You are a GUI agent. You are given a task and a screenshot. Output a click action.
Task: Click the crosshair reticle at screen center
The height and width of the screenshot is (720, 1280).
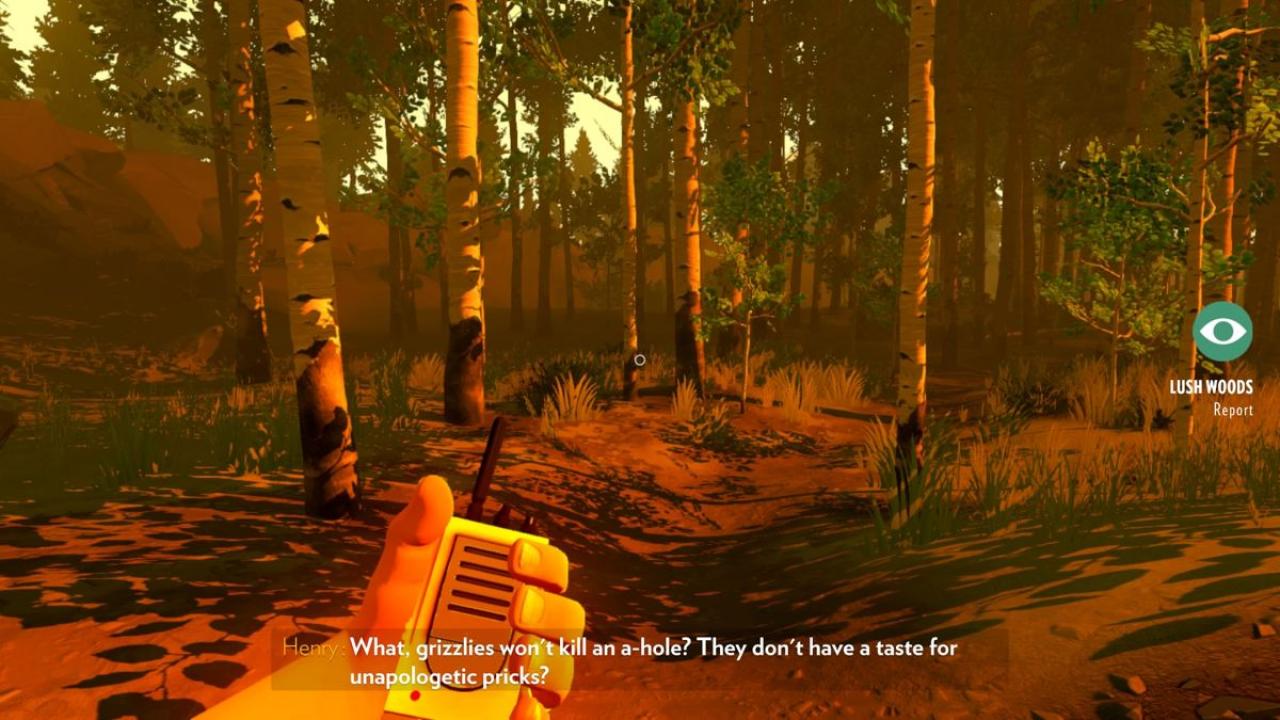coord(640,360)
